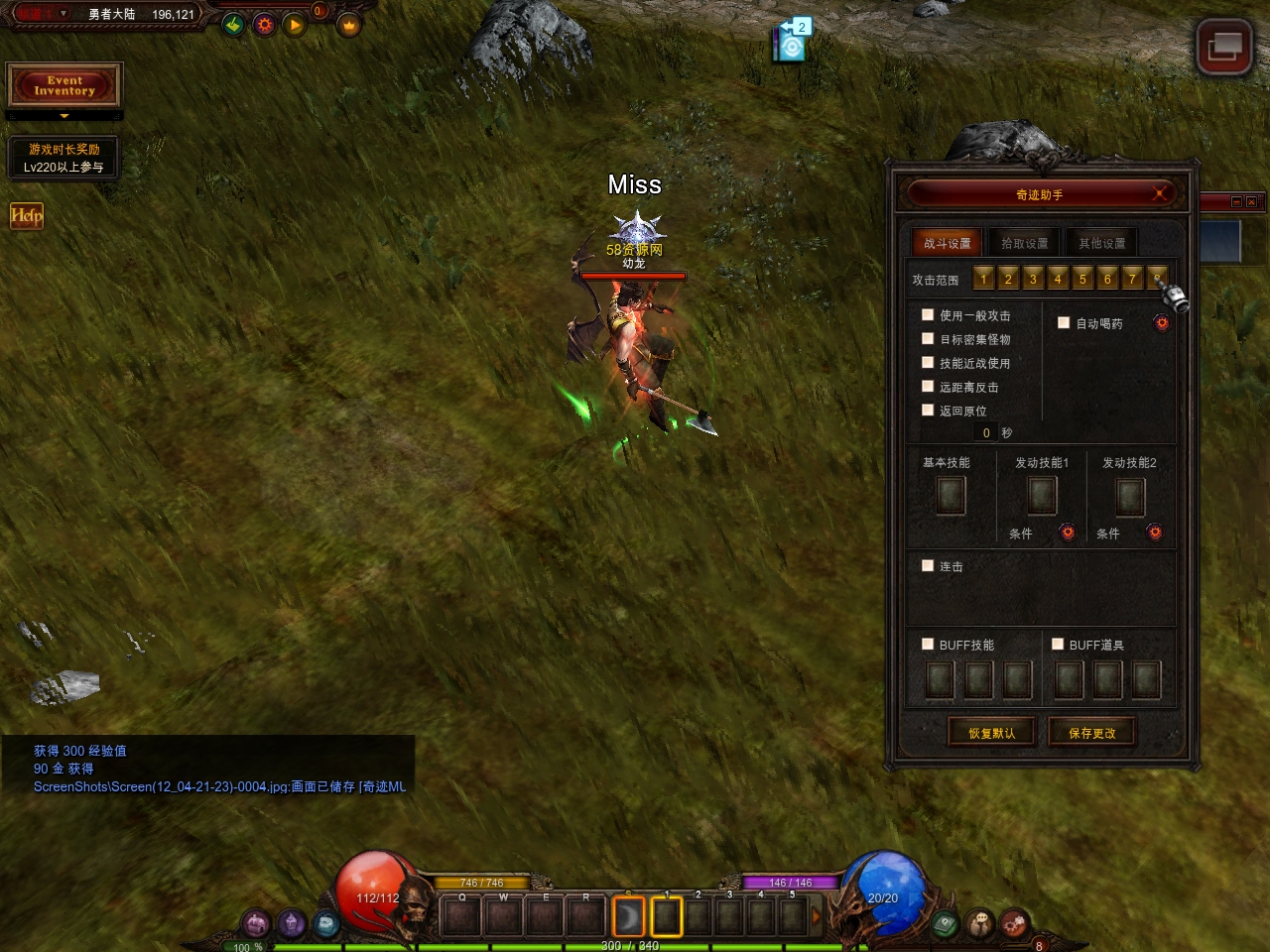Open the Help button

tap(27, 215)
